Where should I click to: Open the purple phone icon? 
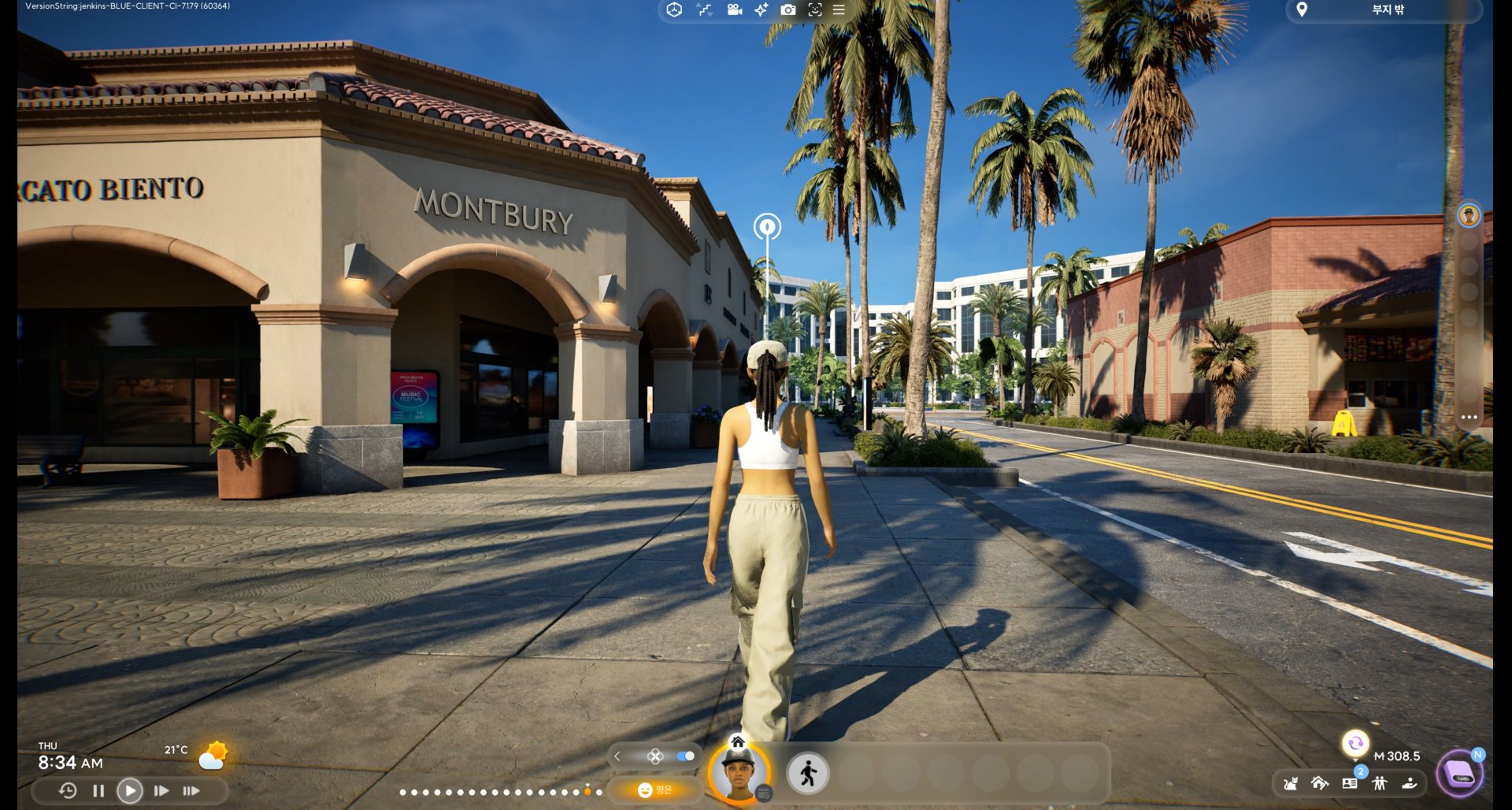1461,774
